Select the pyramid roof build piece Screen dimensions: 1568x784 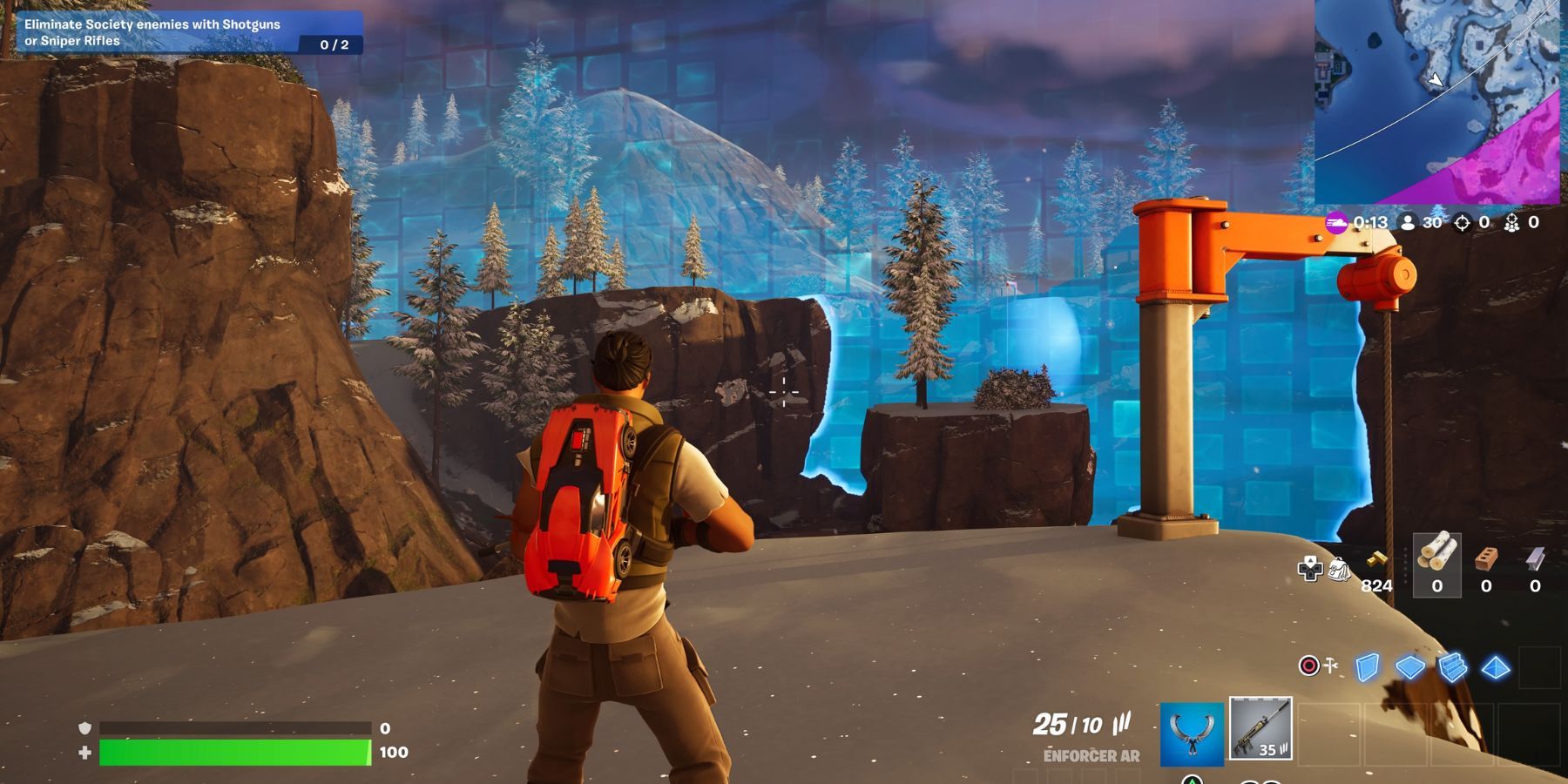pos(1495,667)
